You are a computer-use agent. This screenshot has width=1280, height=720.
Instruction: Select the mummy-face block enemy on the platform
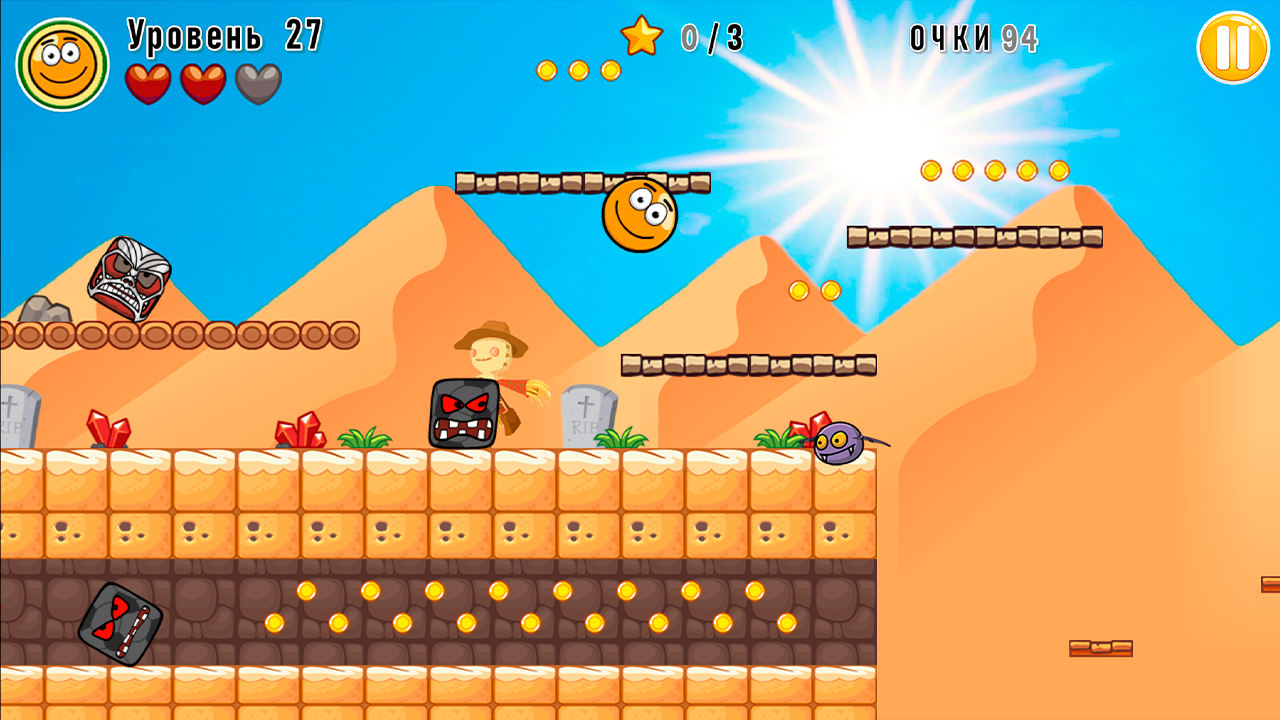[131, 280]
